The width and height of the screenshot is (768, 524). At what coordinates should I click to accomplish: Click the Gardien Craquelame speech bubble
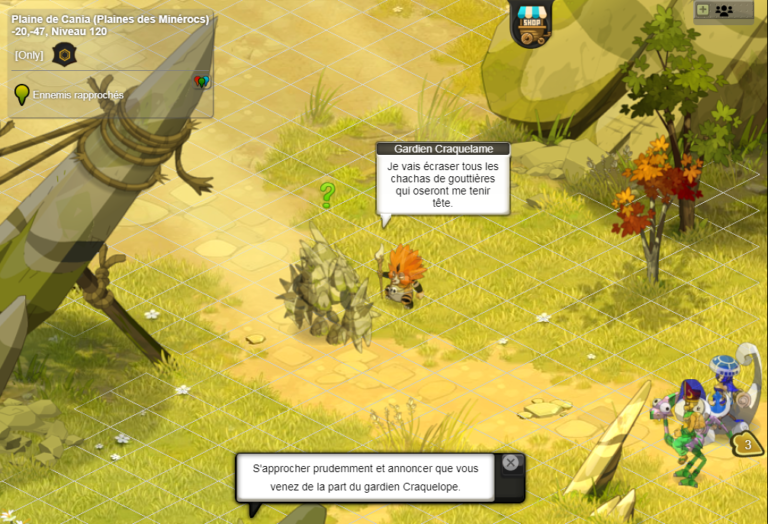point(443,183)
